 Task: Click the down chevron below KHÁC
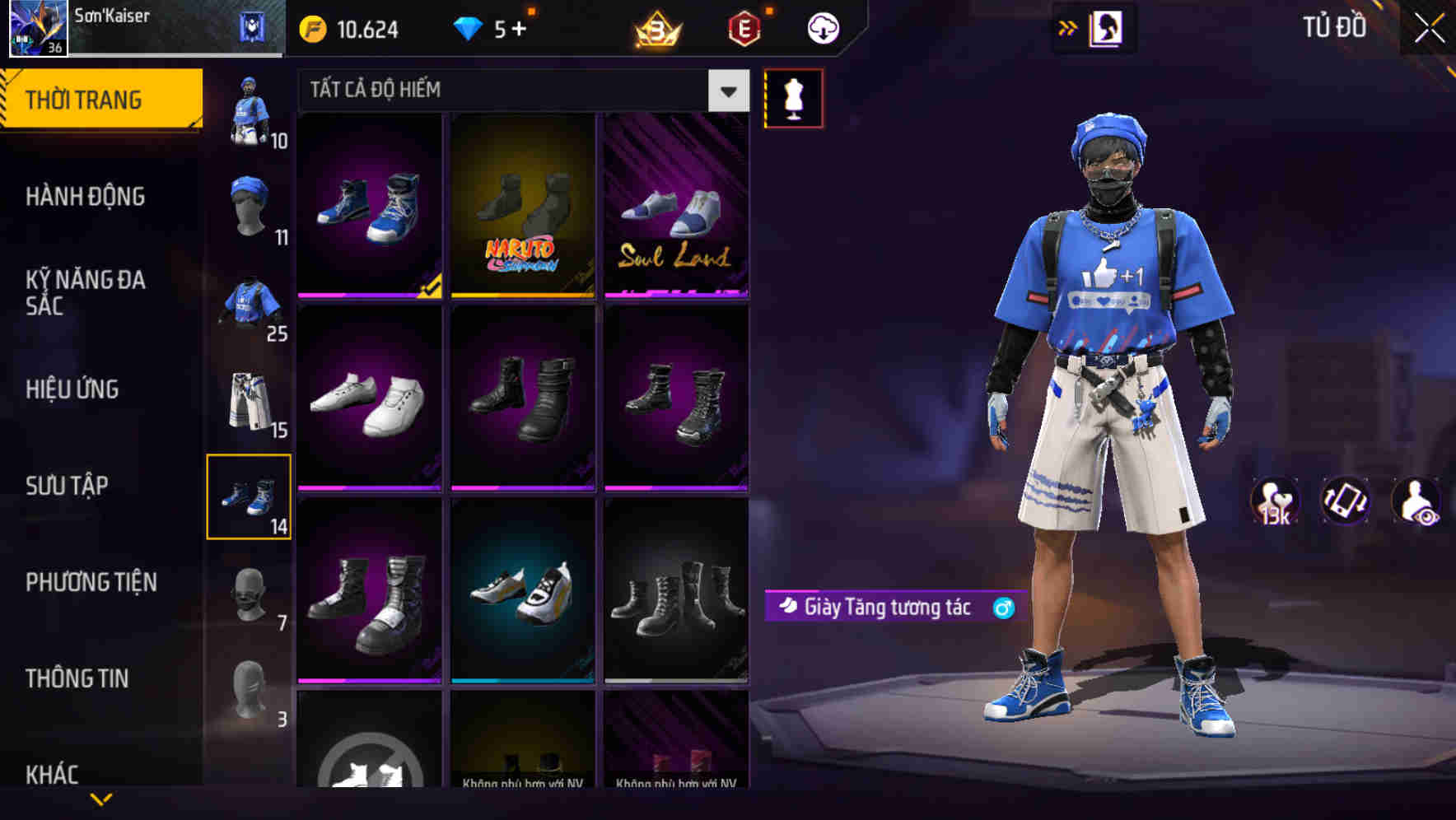101,797
